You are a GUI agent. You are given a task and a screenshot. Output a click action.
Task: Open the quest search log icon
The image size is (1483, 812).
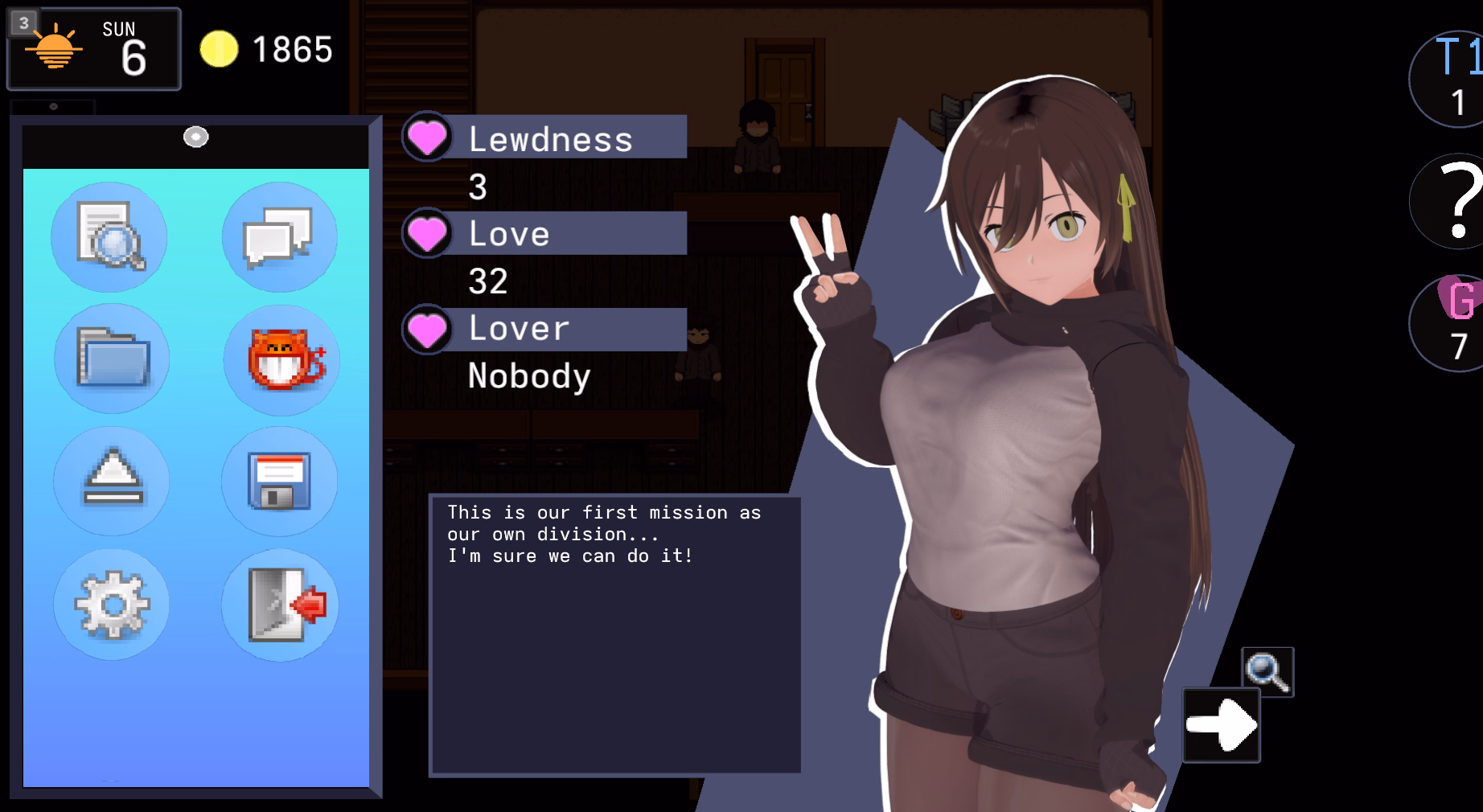point(110,236)
